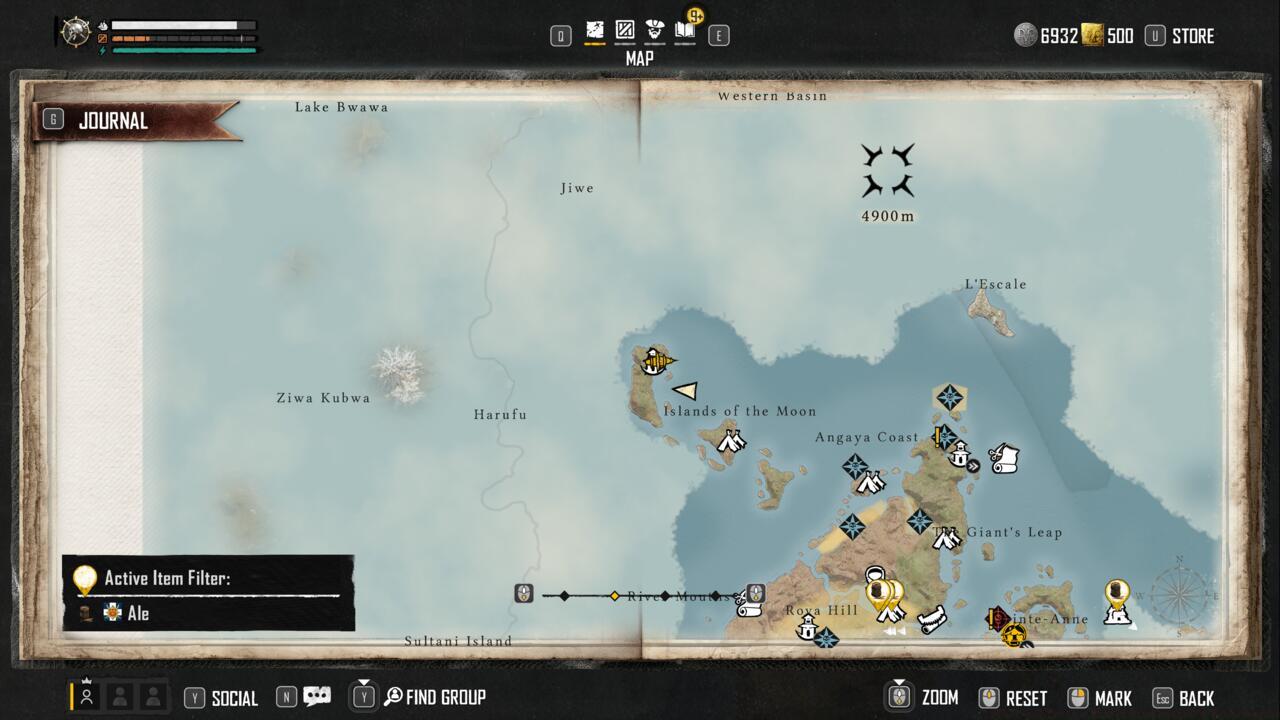Click the jawbone marker south of The Giant's Leap
The height and width of the screenshot is (720, 1280).
(932, 618)
